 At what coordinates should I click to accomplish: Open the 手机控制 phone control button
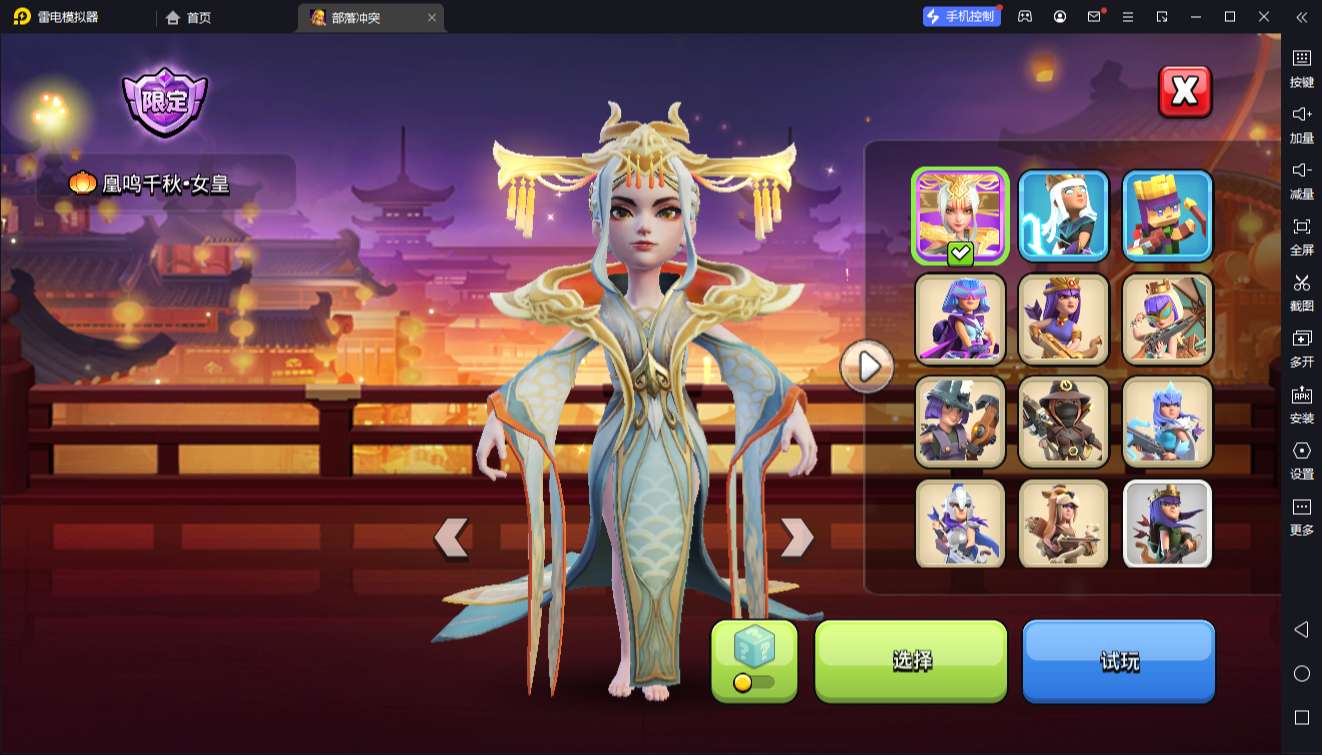[962, 17]
